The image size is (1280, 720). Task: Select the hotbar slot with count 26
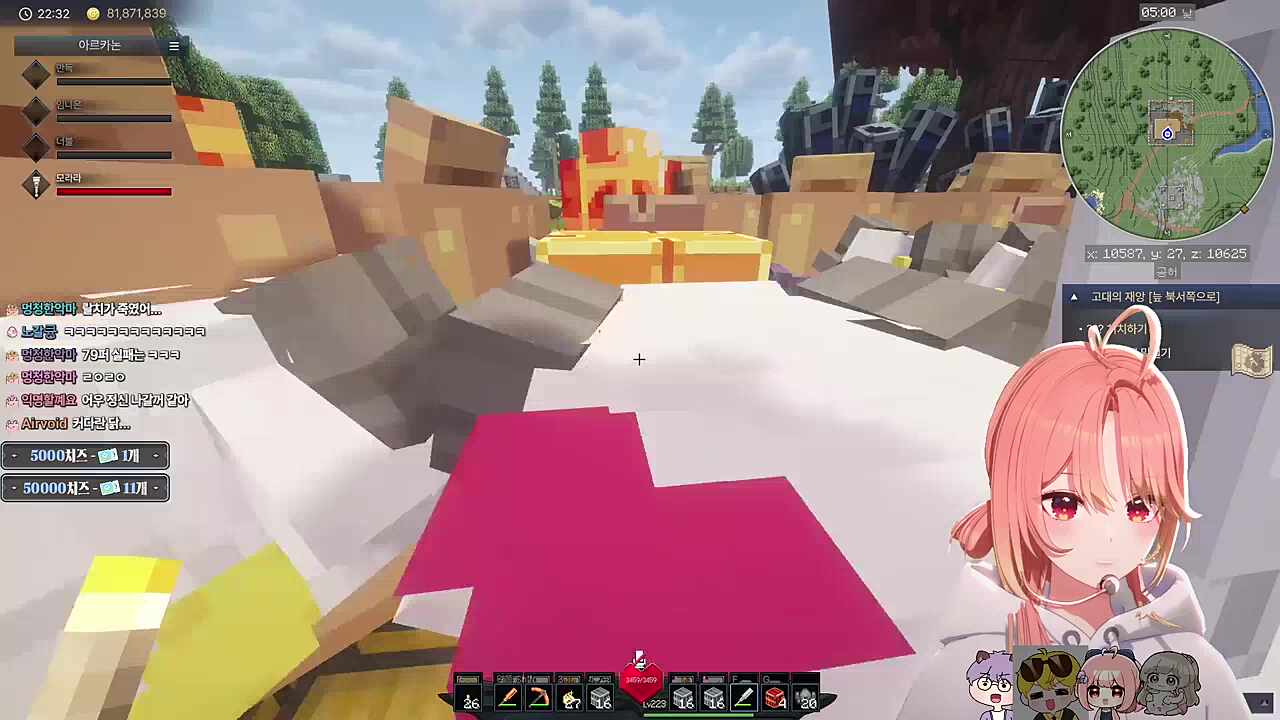469,697
